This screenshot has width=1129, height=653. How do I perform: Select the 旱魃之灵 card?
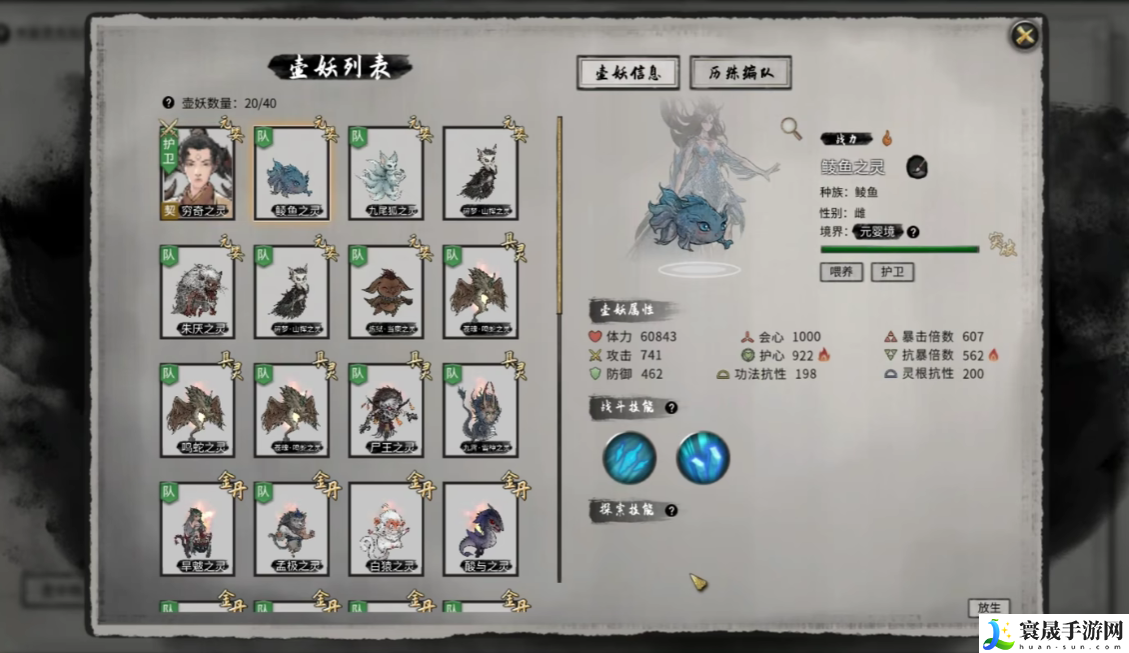[x=197, y=529]
